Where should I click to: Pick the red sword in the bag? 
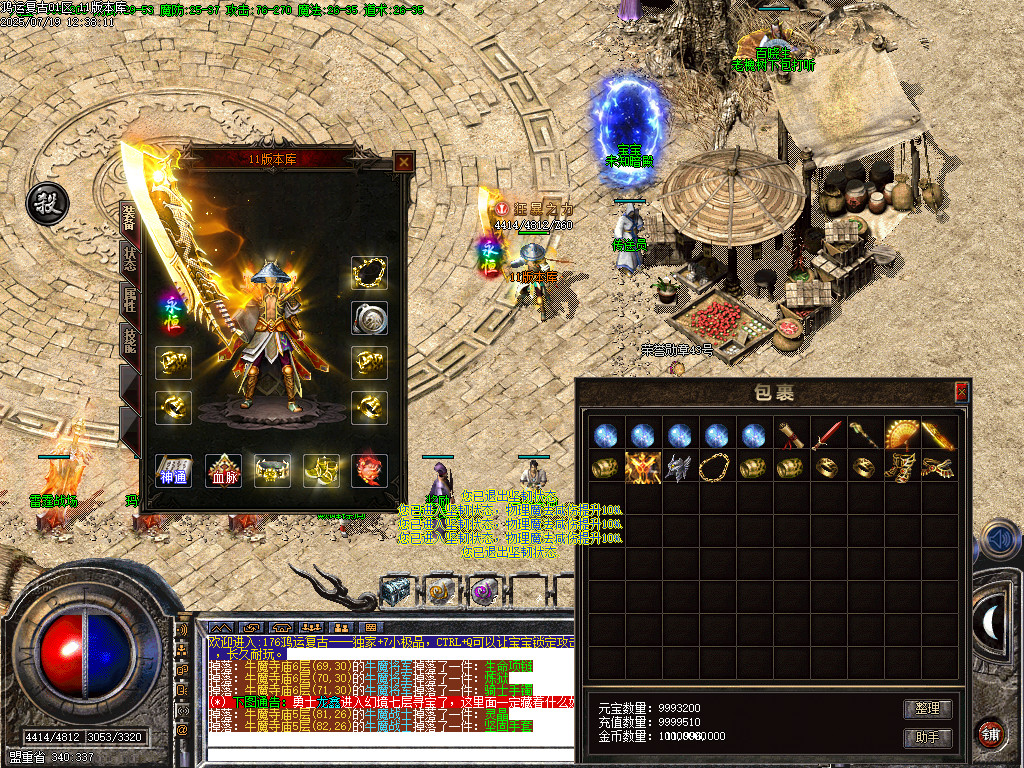(826, 435)
